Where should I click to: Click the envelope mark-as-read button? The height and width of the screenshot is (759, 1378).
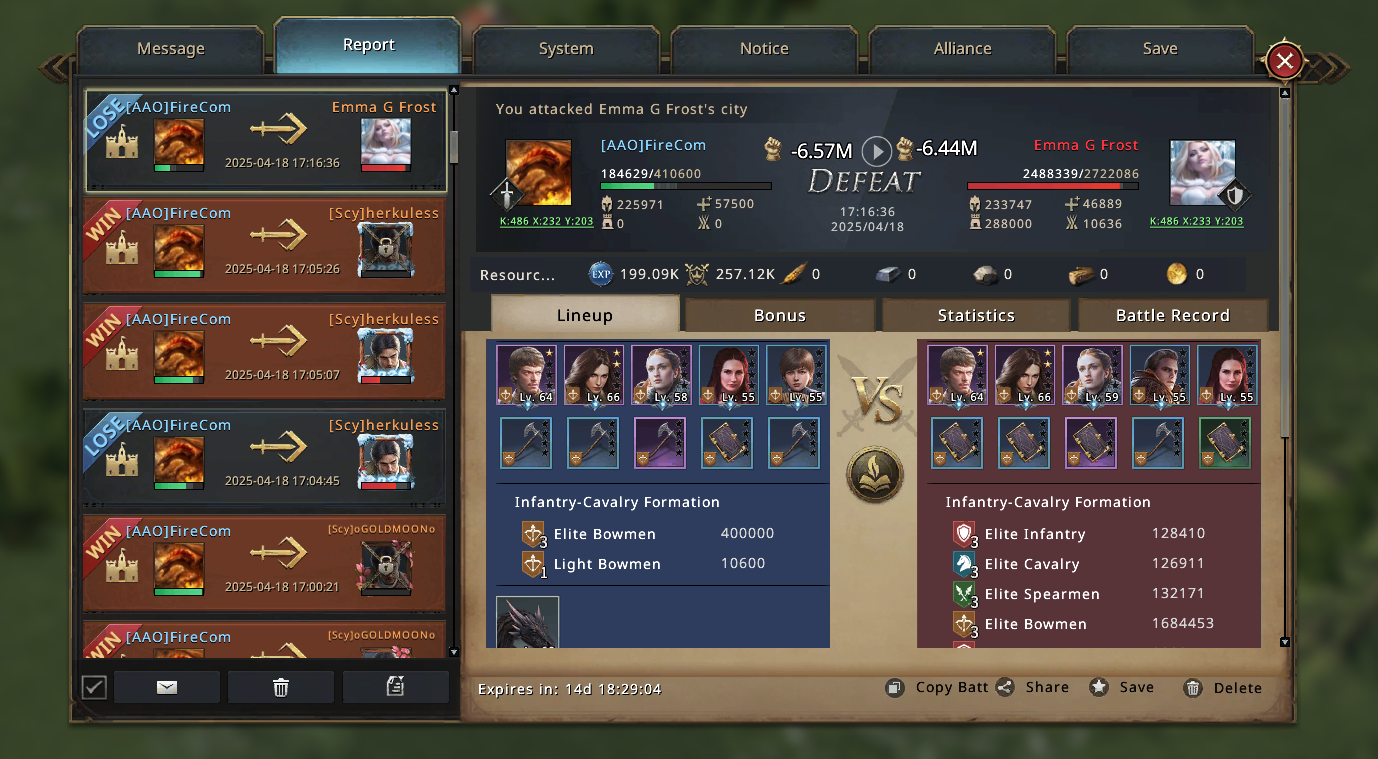(167, 687)
